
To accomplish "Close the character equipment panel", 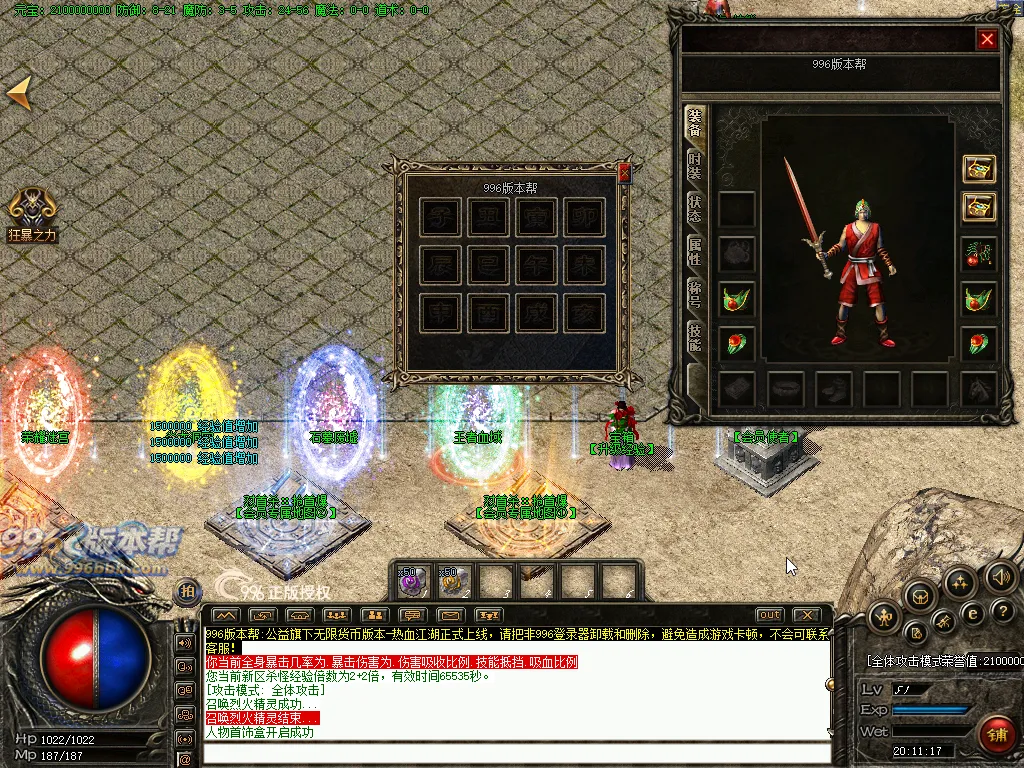I will 987,39.
